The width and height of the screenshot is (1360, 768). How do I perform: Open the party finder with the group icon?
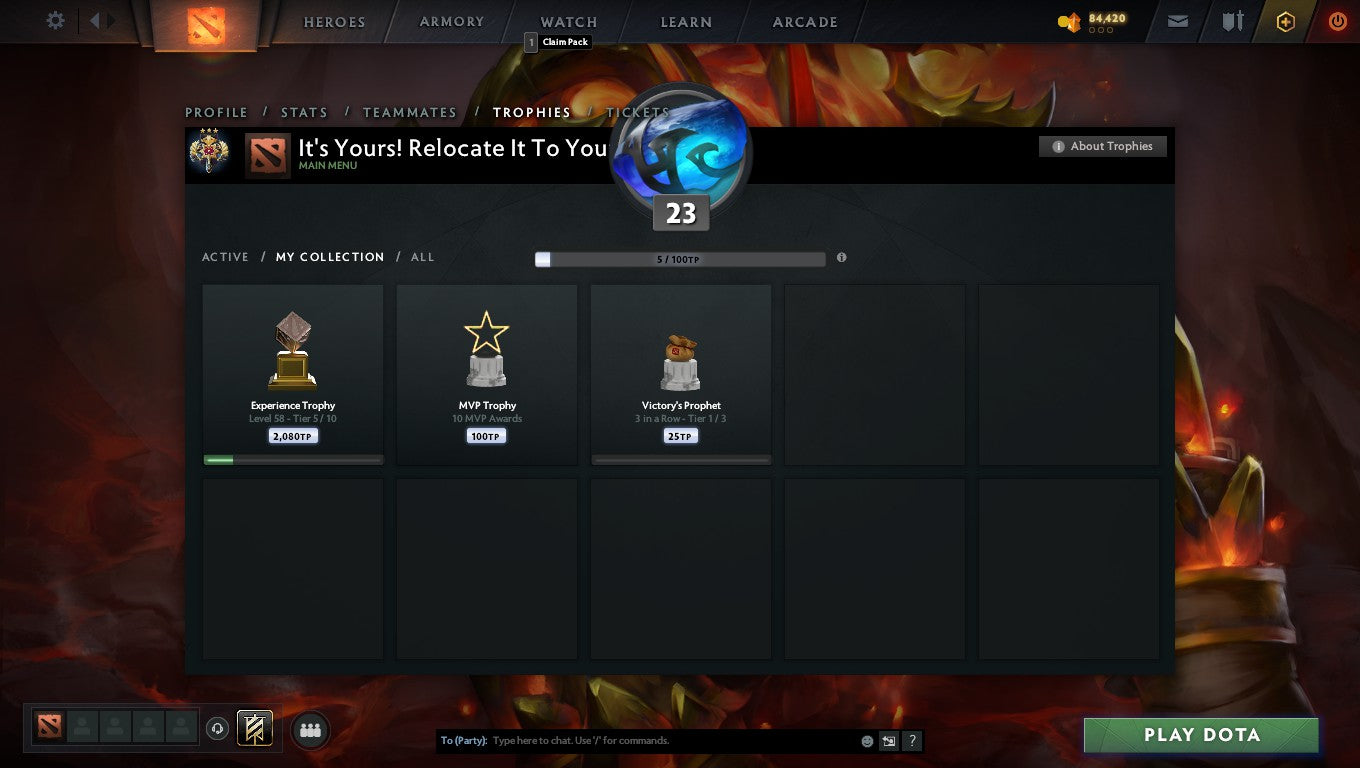(x=310, y=730)
